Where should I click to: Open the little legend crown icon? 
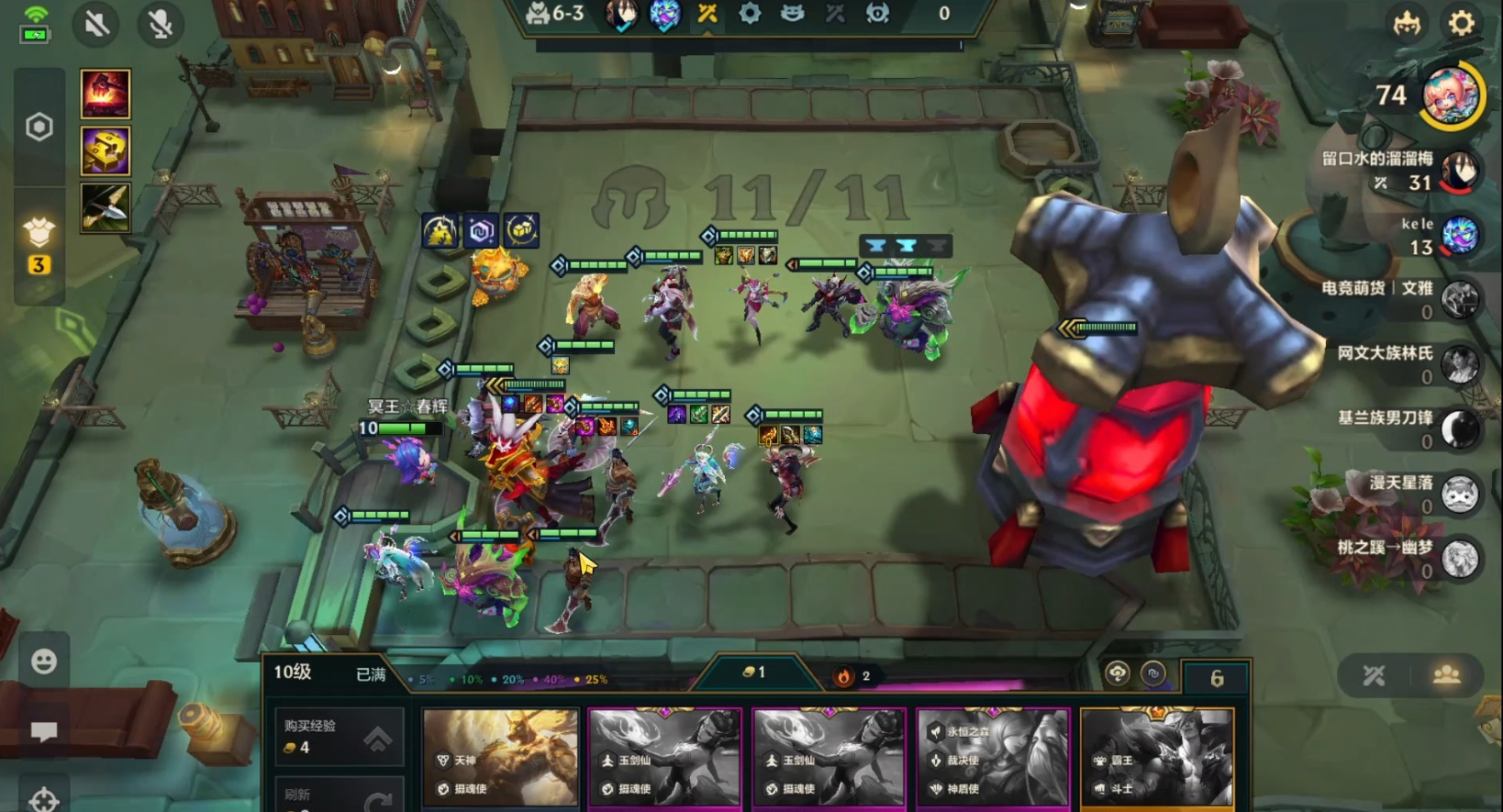point(1407,23)
